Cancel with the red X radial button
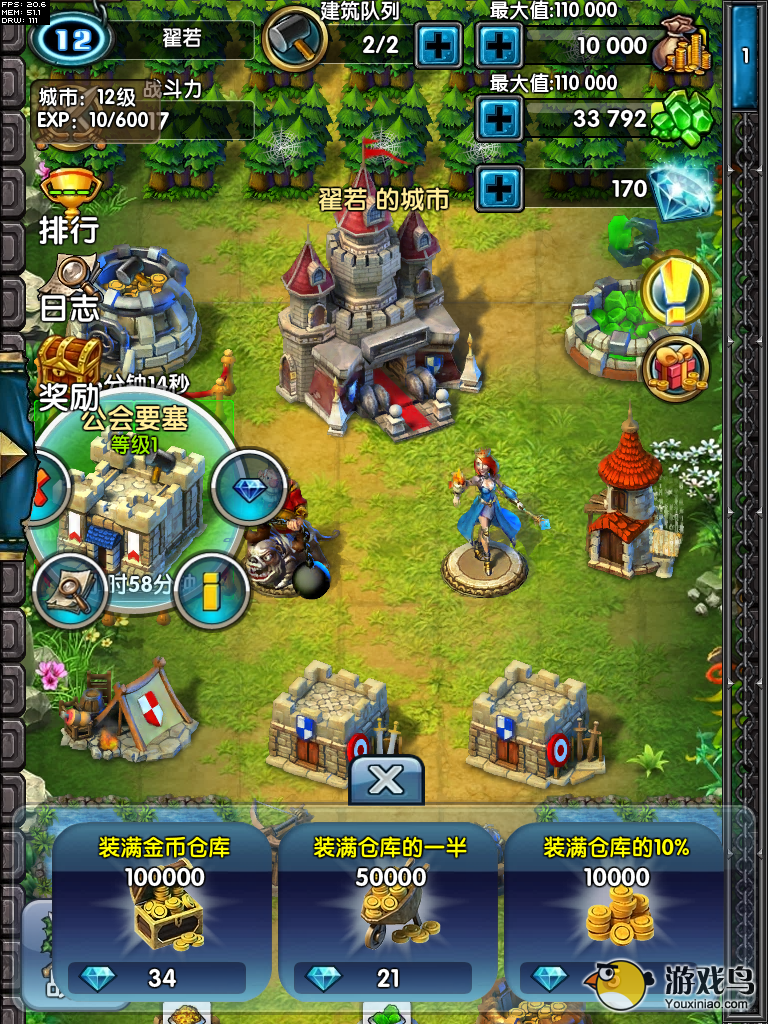 (44, 487)
